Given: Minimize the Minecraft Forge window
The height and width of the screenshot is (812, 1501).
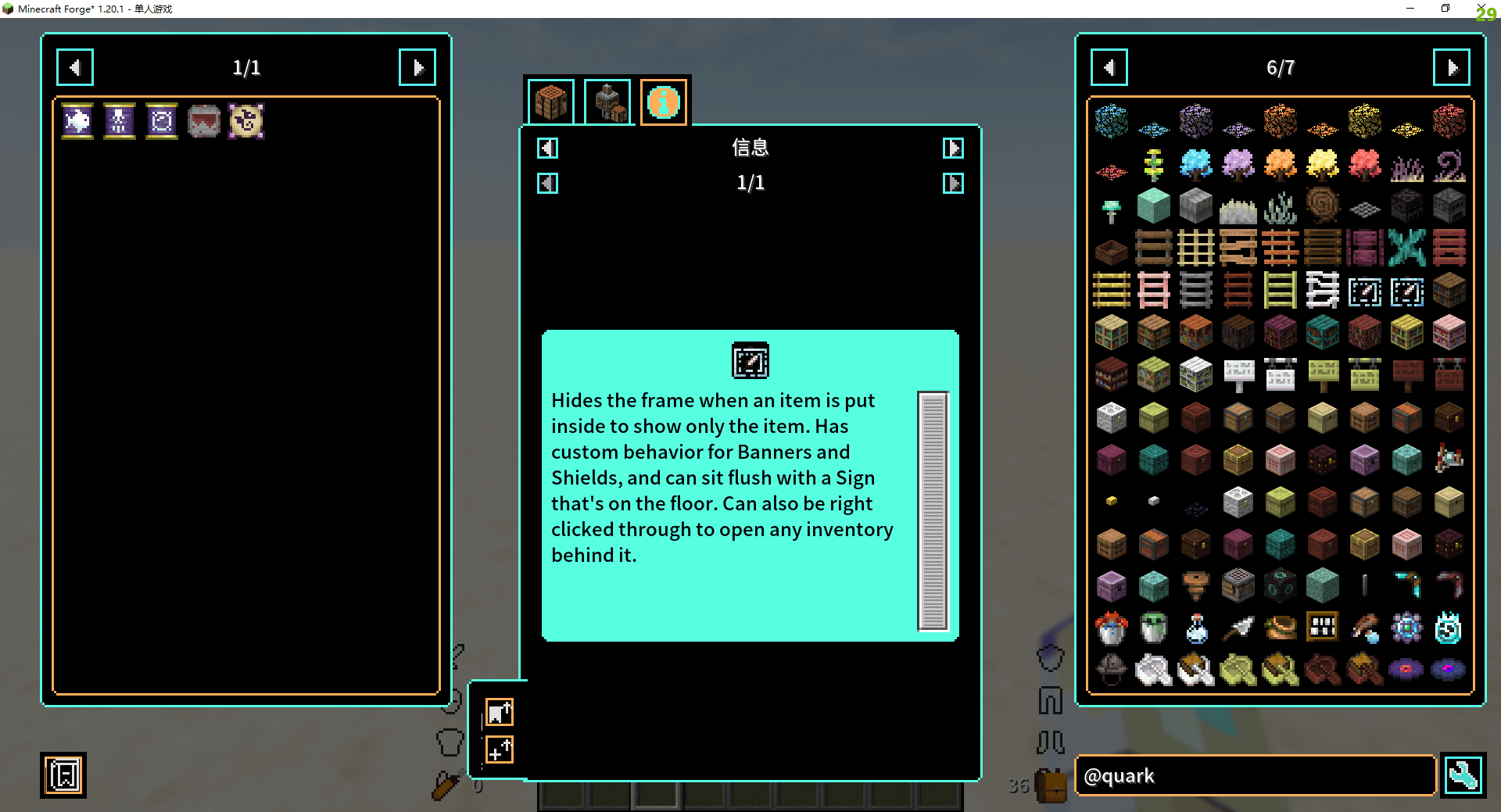Looking at the screenshot, I should pos(1410,9).
